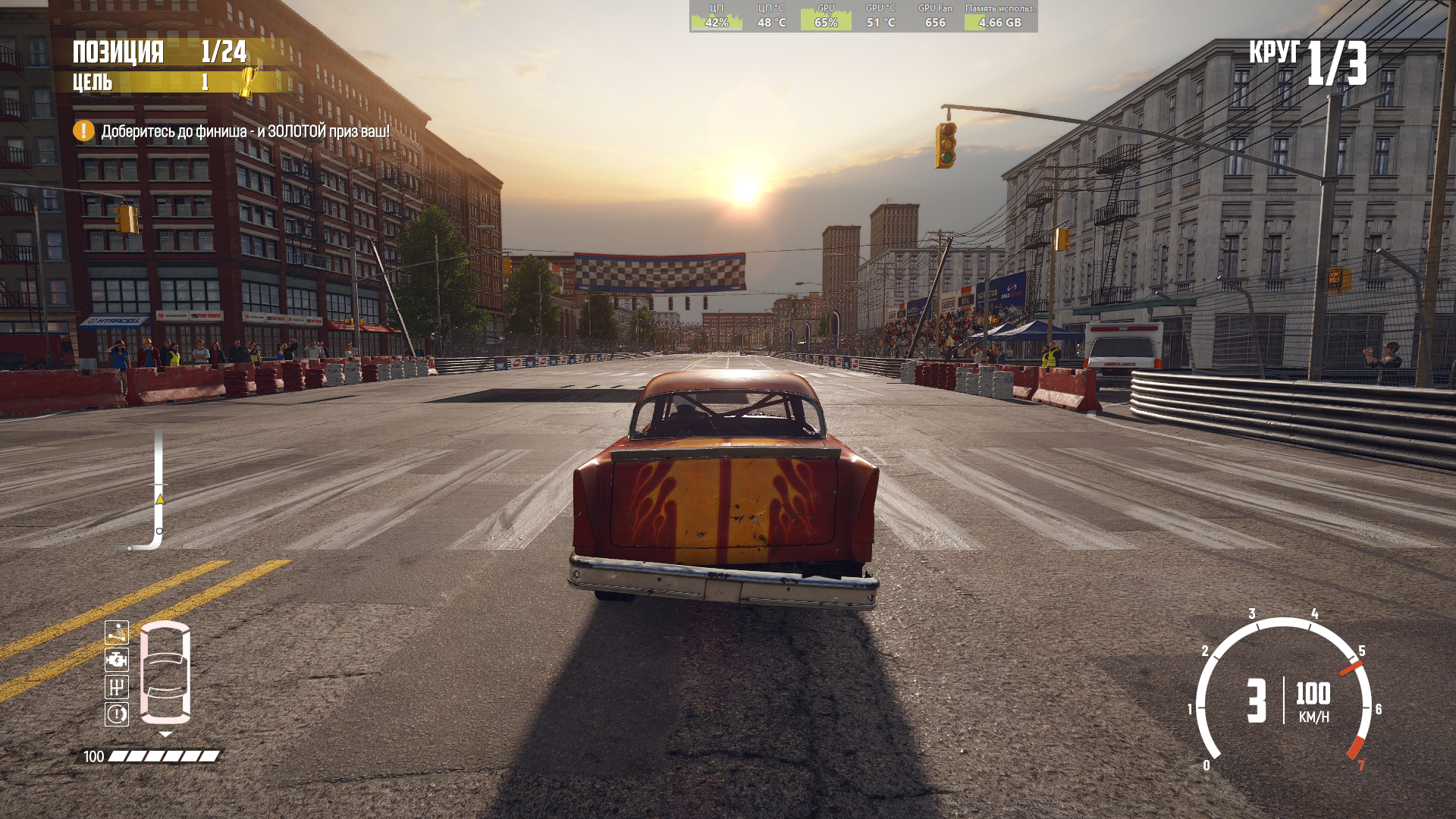The height and width of the screenshot is (819, 1456).
Task: Select the engine damage status icon
Action: [x=117, y=660]
